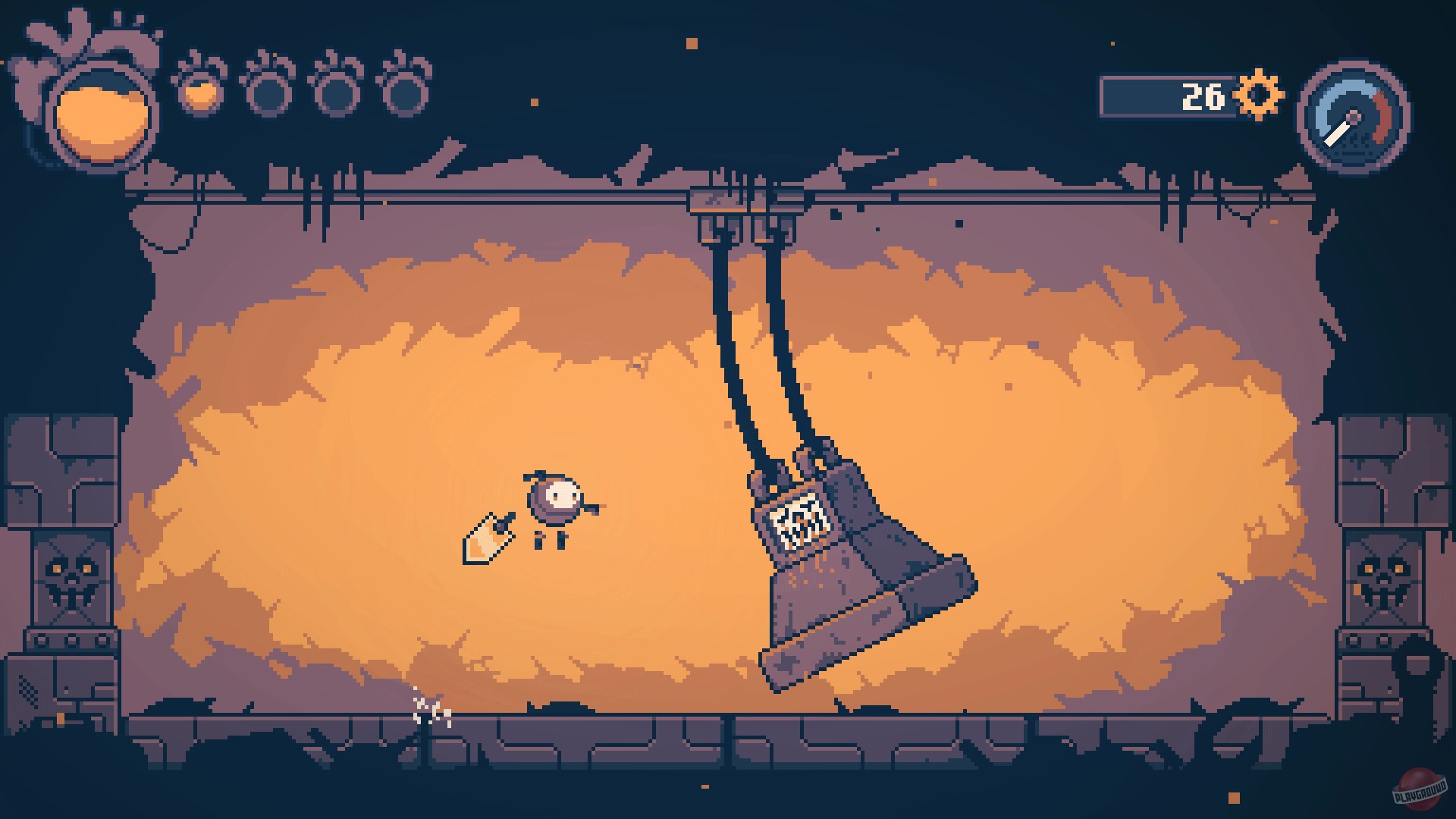Image resolution: width=1456 pixels, height=819 pixels.
Task: Click the gear counter showing 26
Action: pyautogui.click(x=1202, y=95)
